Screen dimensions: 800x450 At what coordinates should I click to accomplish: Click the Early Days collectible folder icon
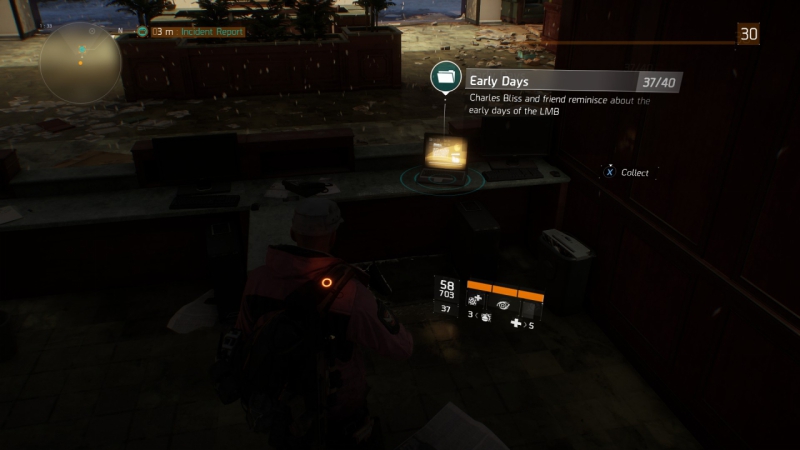click(x=445, y=76)
